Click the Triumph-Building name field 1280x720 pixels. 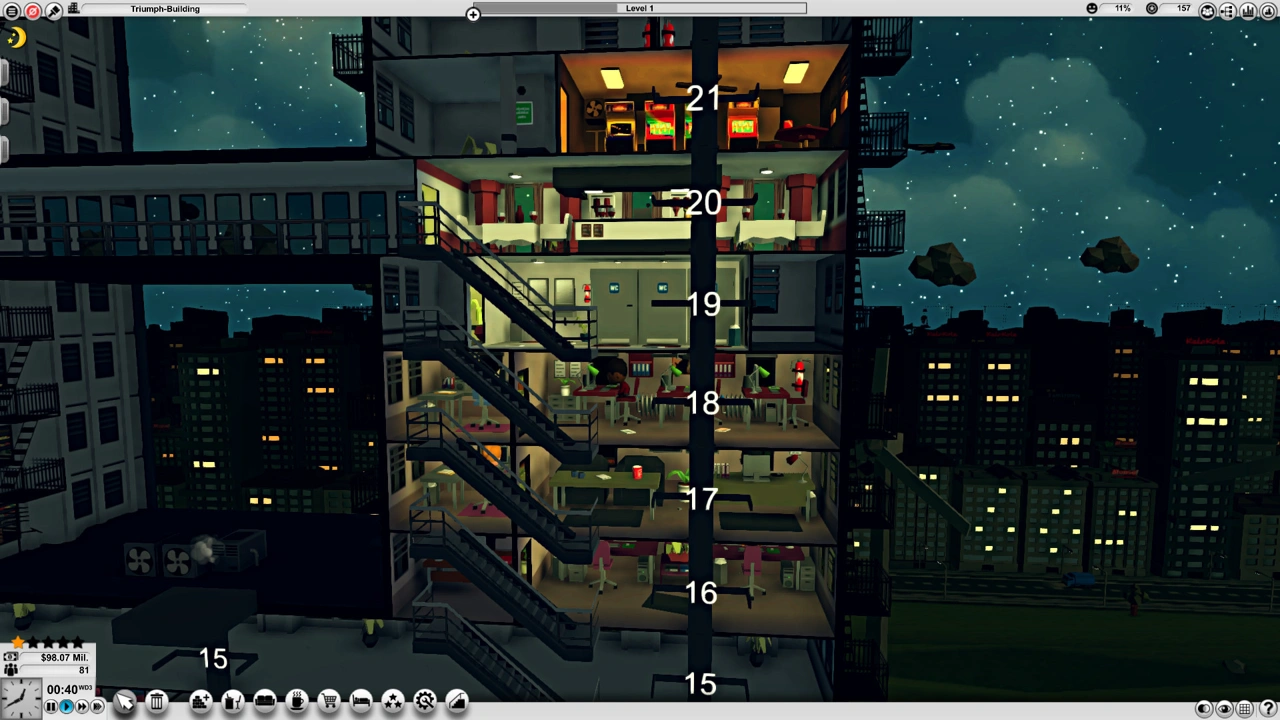[165, 9]
